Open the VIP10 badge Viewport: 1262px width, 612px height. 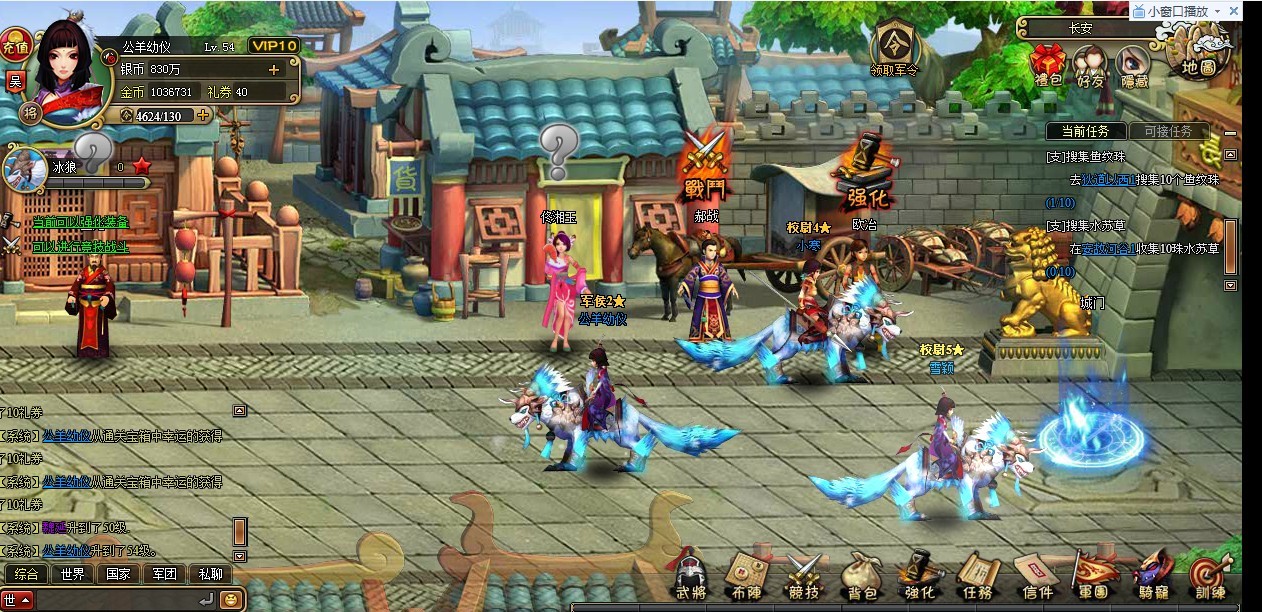click(273, 46)
